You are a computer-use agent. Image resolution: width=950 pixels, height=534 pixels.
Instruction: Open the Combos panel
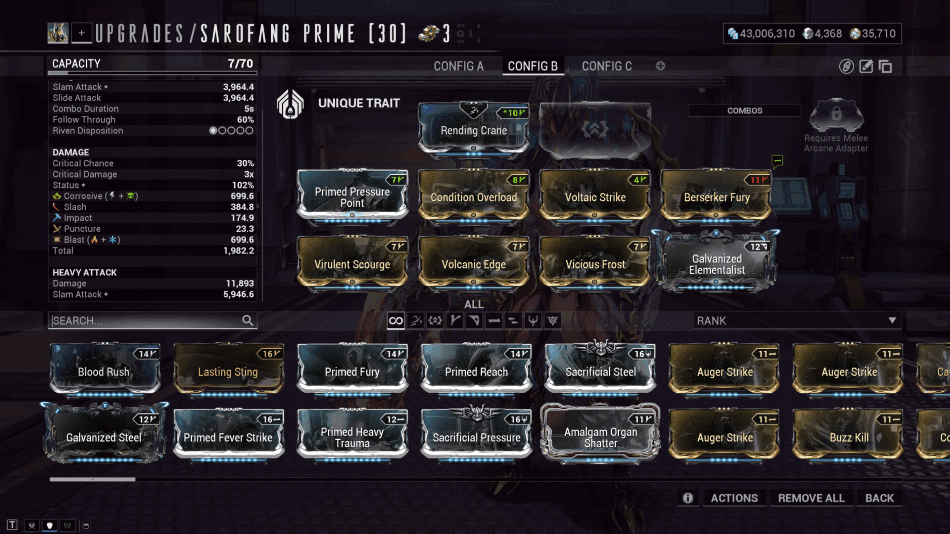pyautogui.click(x=744, y=111)
